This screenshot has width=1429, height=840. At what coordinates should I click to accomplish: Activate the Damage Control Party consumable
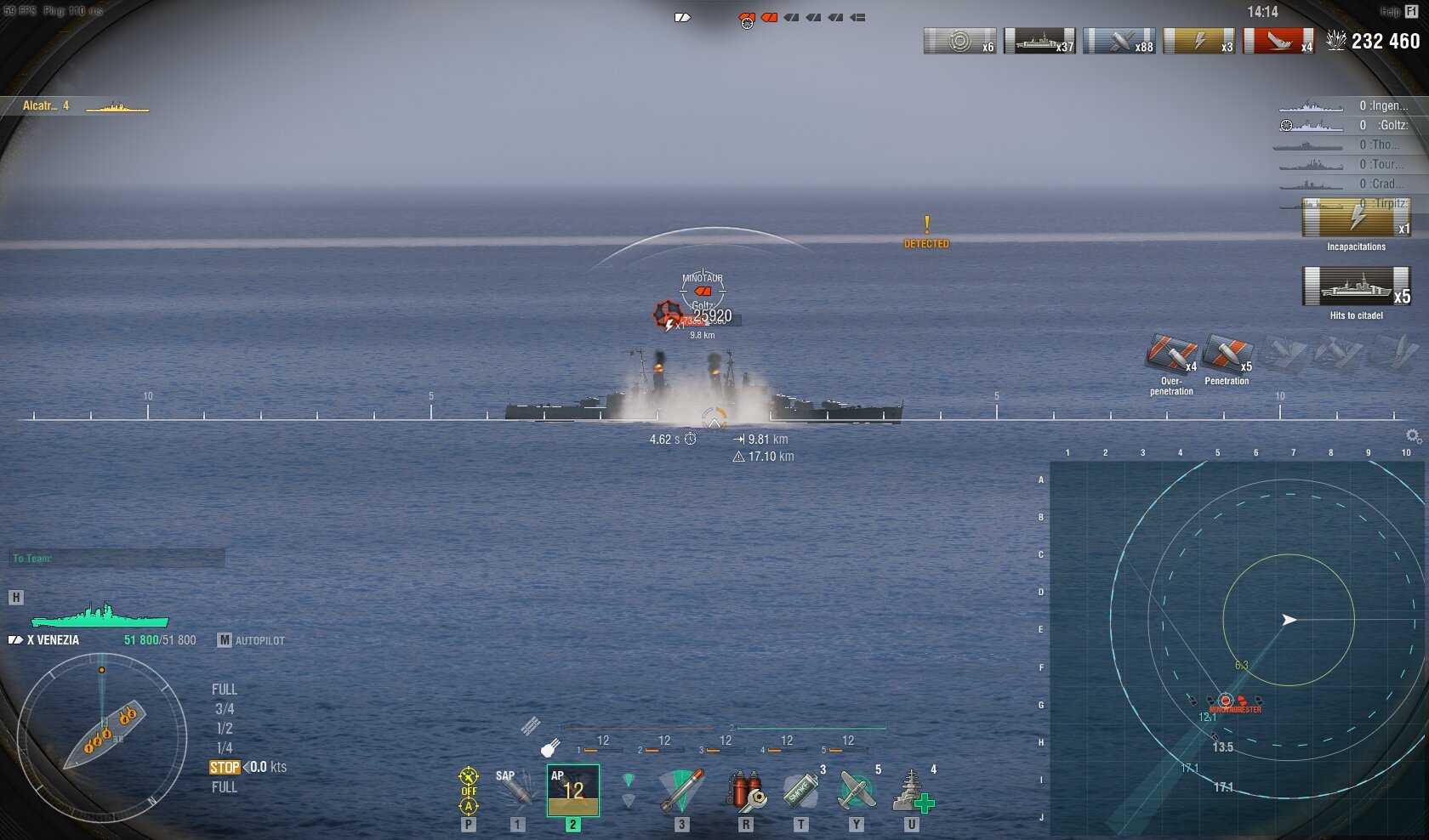[746, 791]
